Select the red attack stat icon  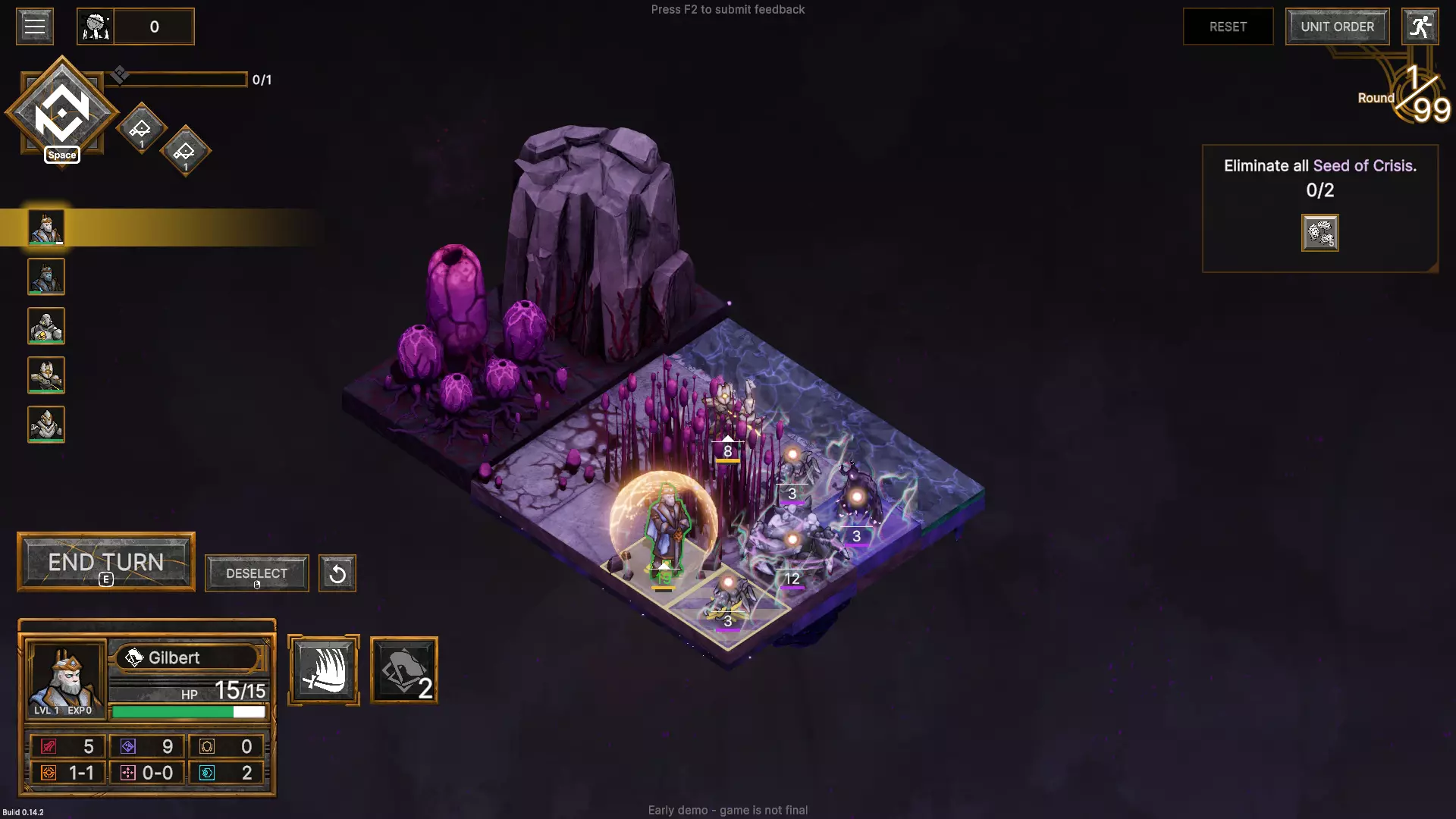click(49, 747)
